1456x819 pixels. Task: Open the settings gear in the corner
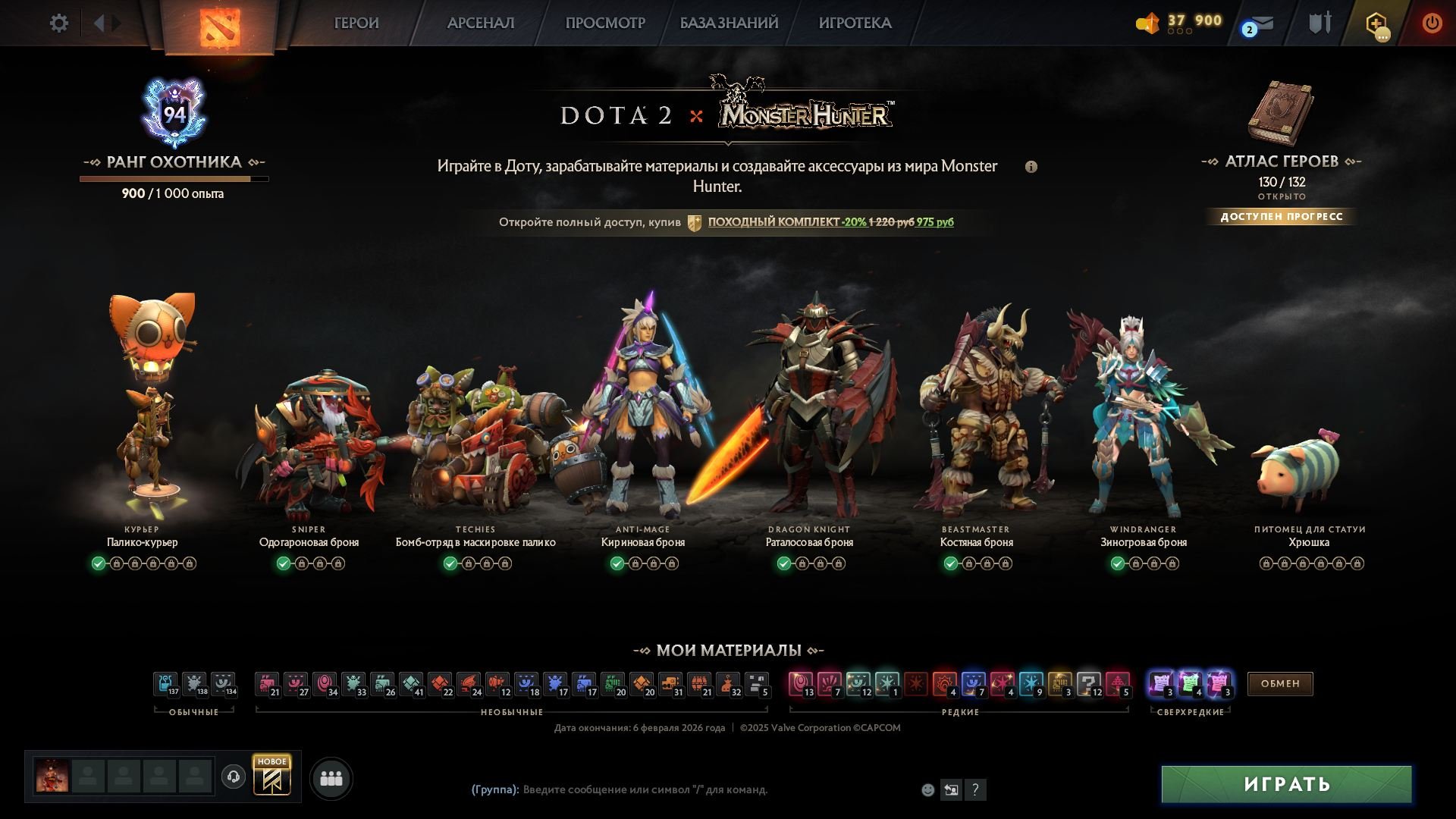pos(58,23)
